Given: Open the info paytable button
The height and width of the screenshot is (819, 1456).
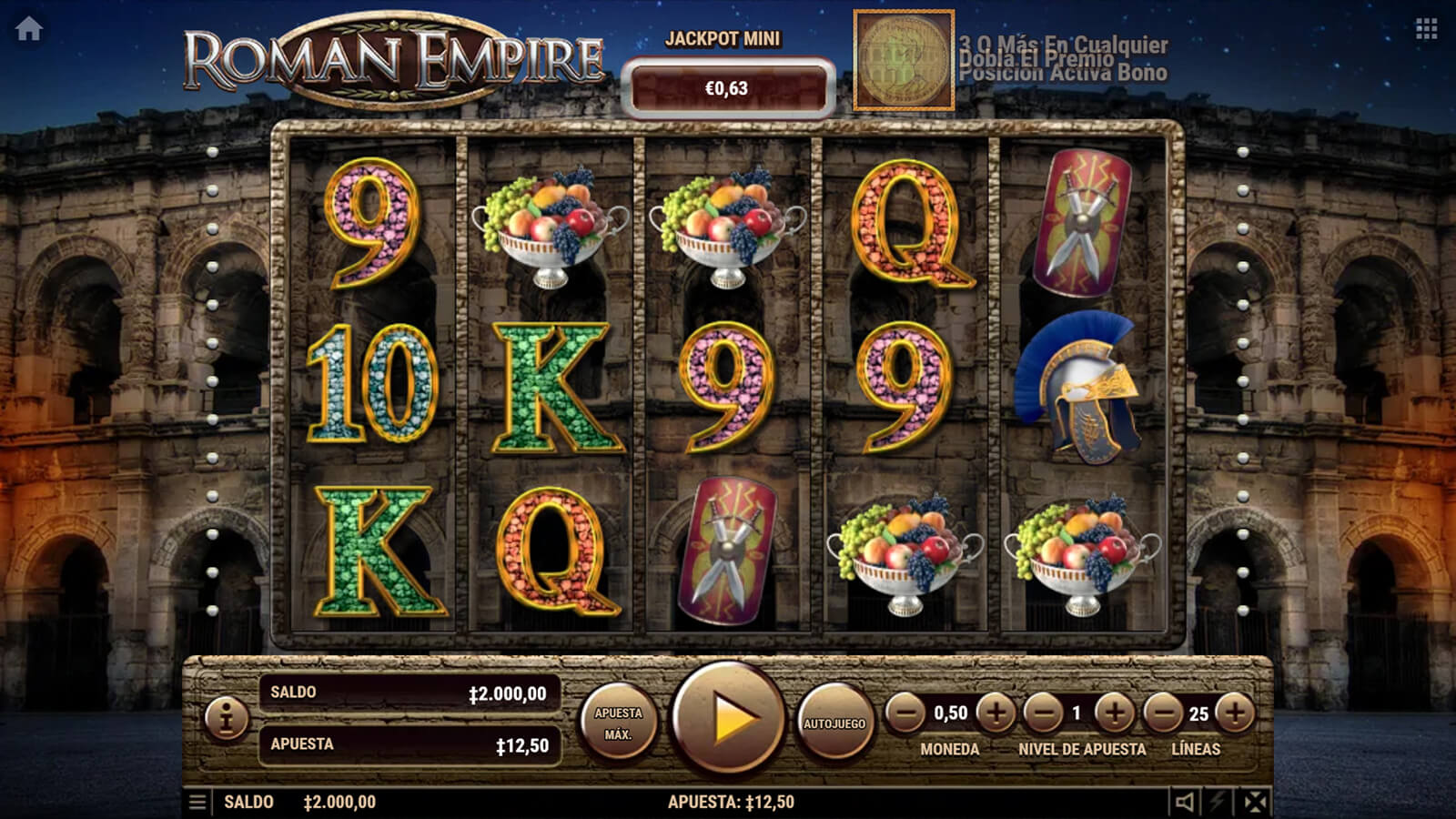Looking at the screenshot, I should [226, 719].
